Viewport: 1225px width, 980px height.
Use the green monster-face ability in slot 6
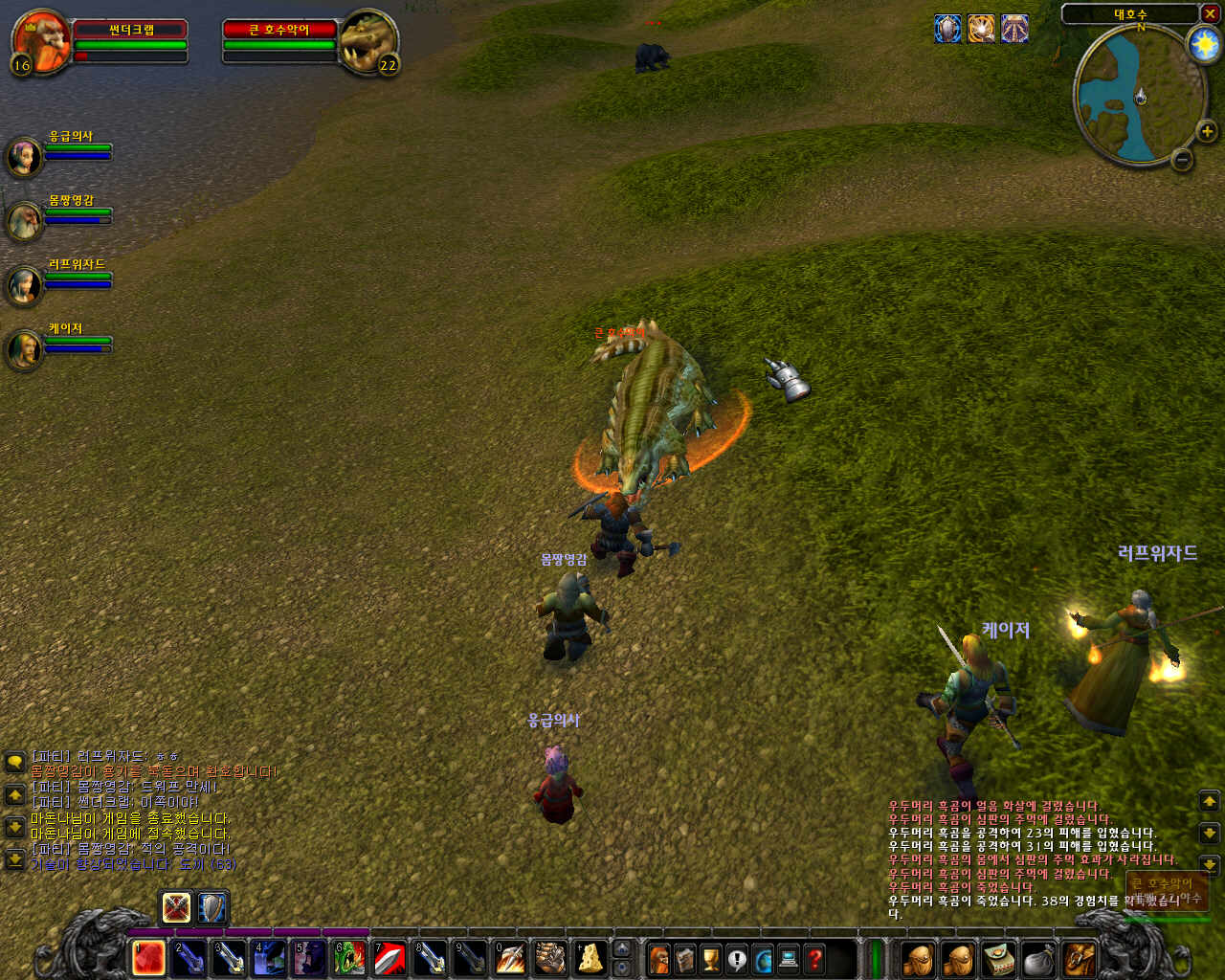[x=349, y=958]
